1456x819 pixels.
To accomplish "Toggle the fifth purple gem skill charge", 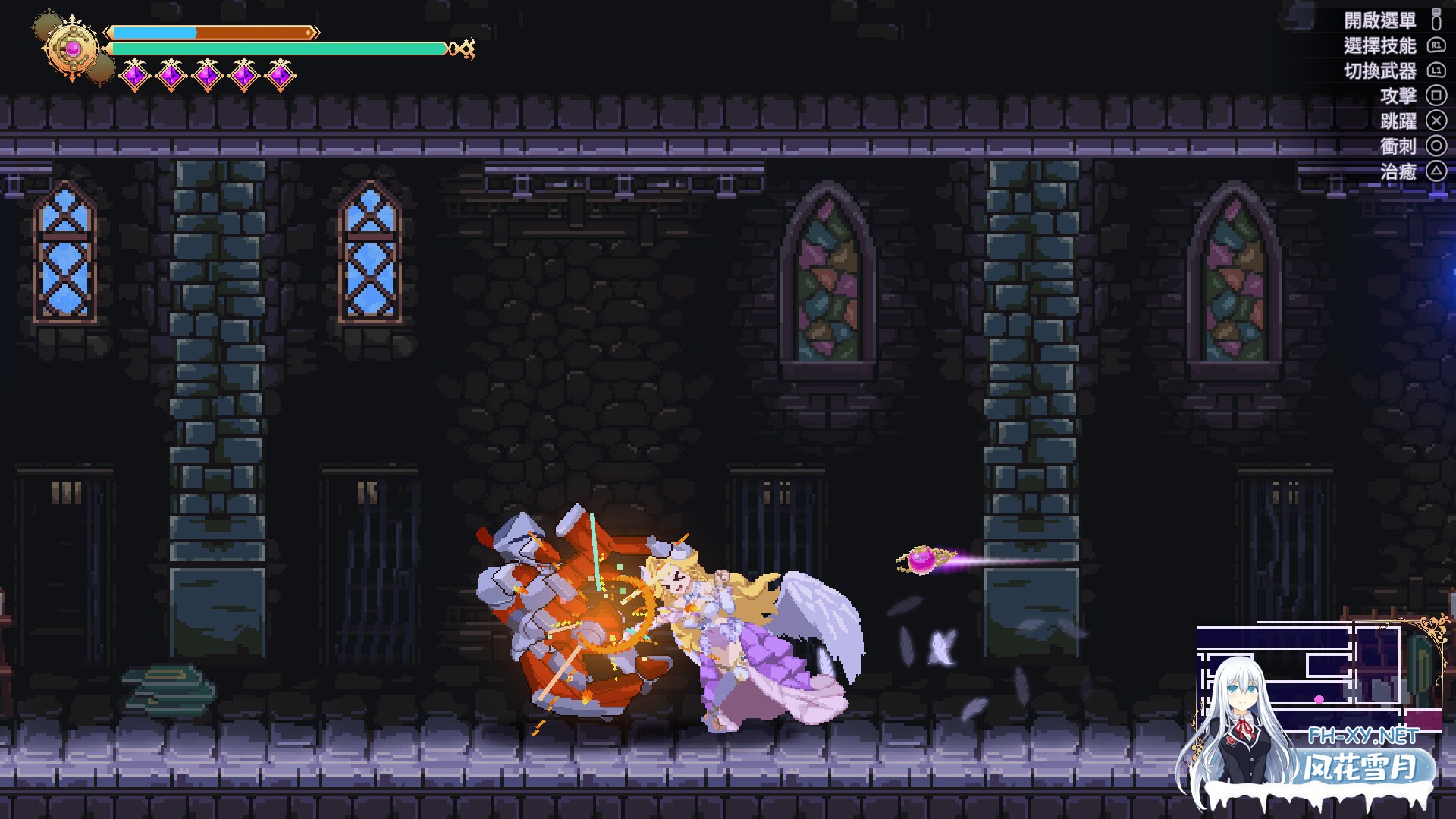I will coord(281,74).
